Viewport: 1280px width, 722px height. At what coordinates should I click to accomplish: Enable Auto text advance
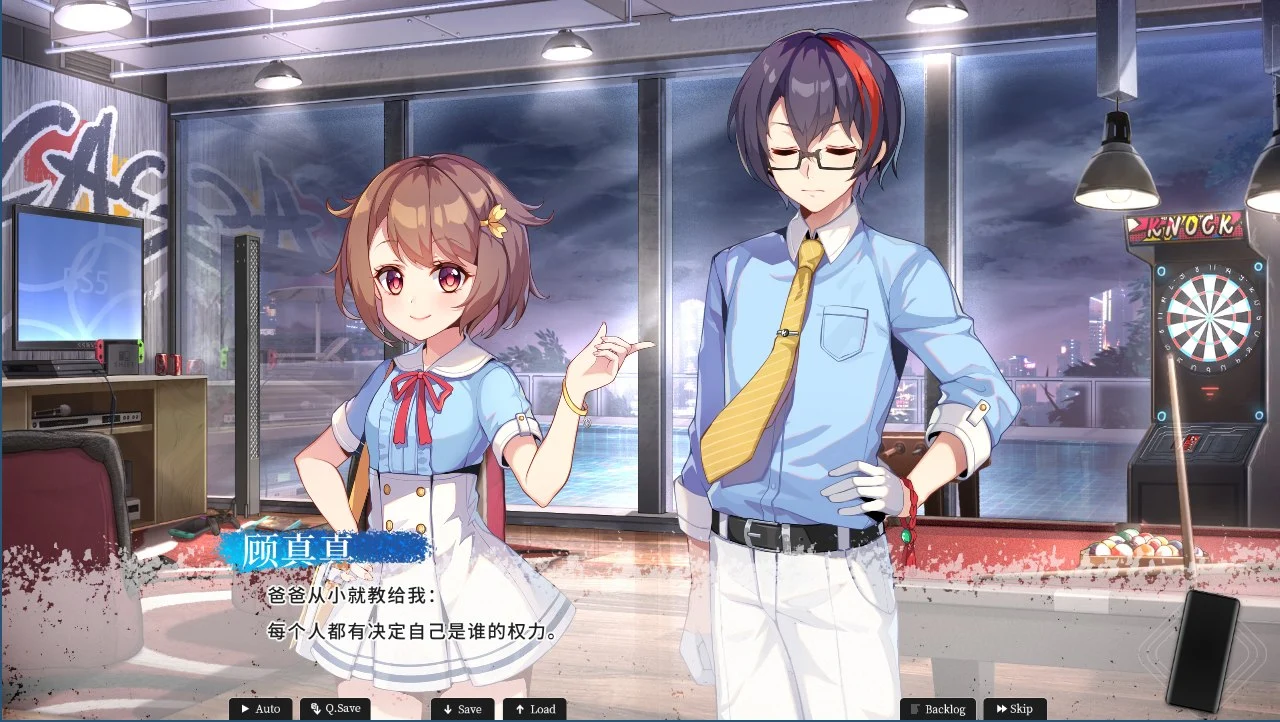(261, 709)
